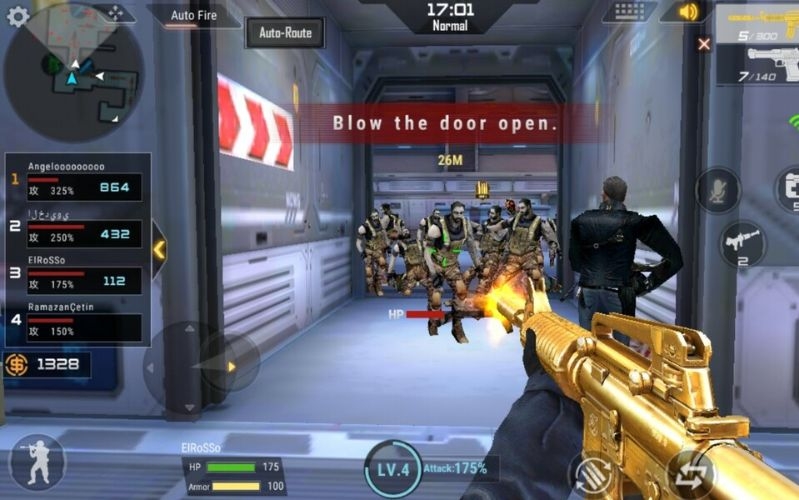Viewport: 799px width, 500px height.
Task: Toggle the microphone voice button
Action: point(717,190)
